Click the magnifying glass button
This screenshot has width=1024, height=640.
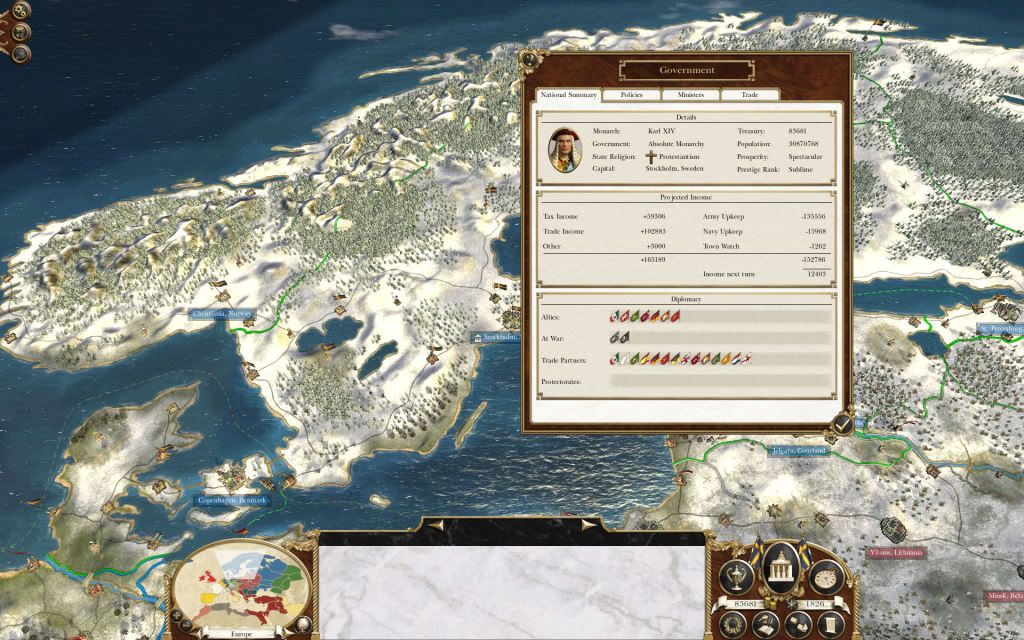point(21,53)
